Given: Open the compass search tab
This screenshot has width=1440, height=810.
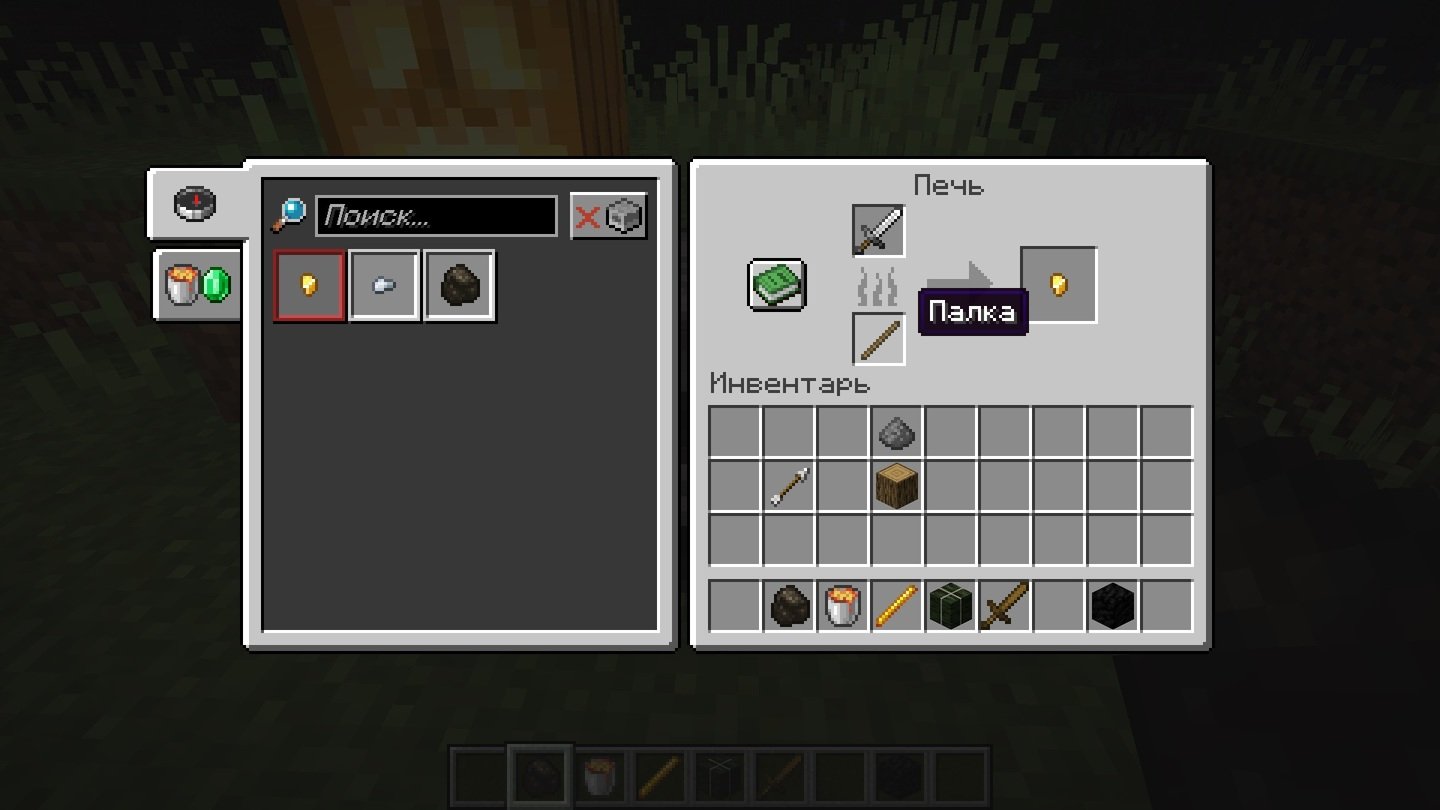Looking at the screenshot, I should coord(196,204).
